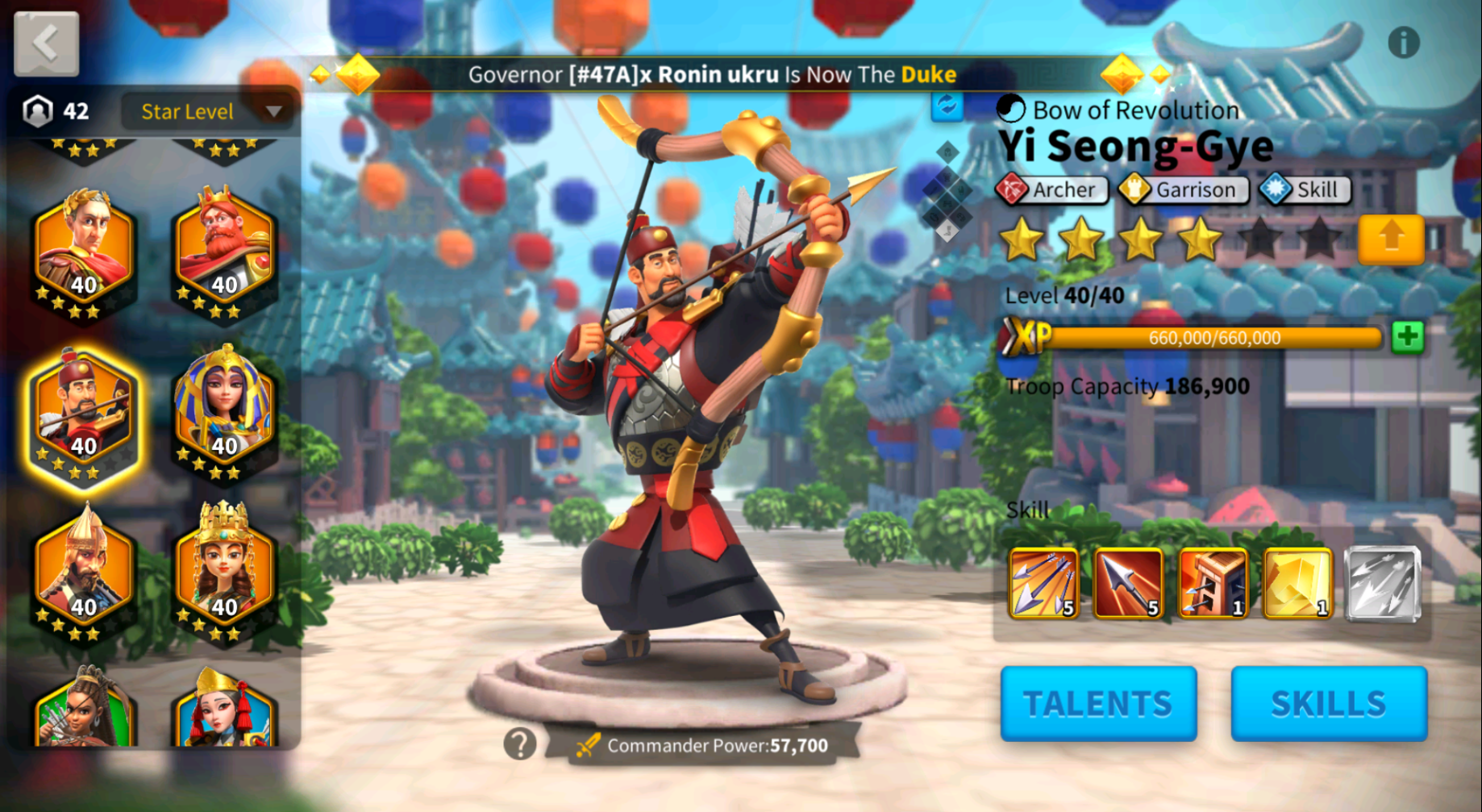The width and height of the screenshot is (1482, 812).
Task: Go back with the arrow button
Action: point(47,44)
